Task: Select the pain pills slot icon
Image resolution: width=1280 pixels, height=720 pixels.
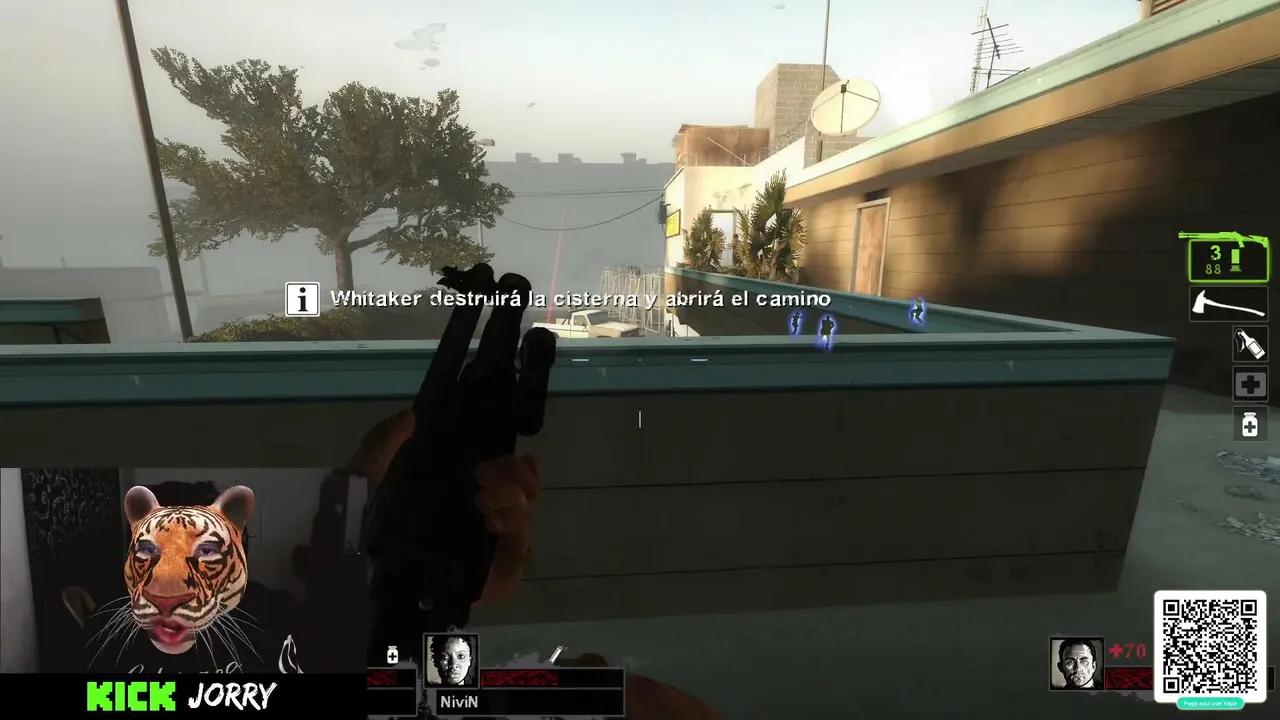Action: (x=1247, y=425)
